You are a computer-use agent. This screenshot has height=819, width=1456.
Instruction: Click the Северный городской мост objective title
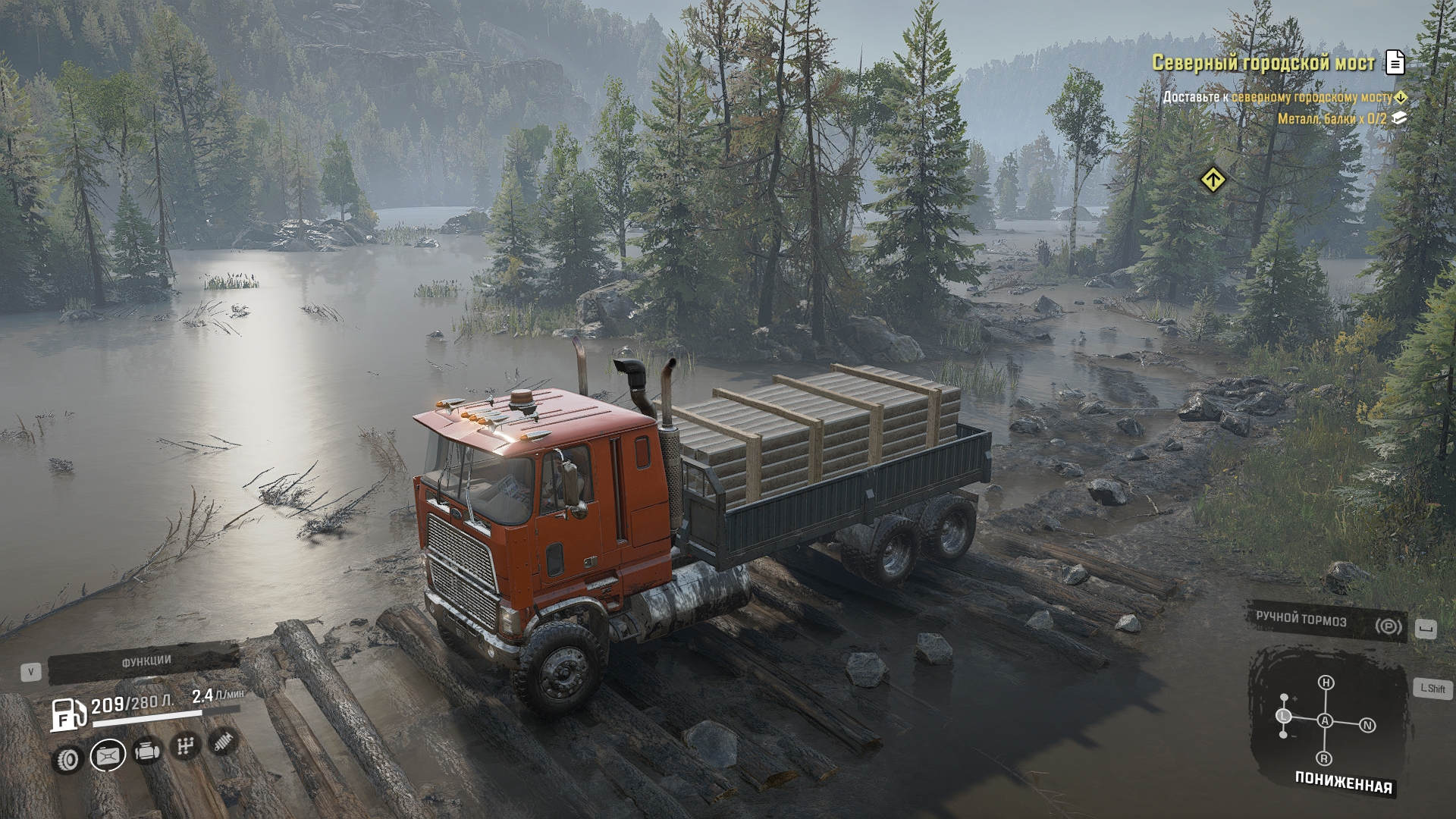click(1263, 63)
